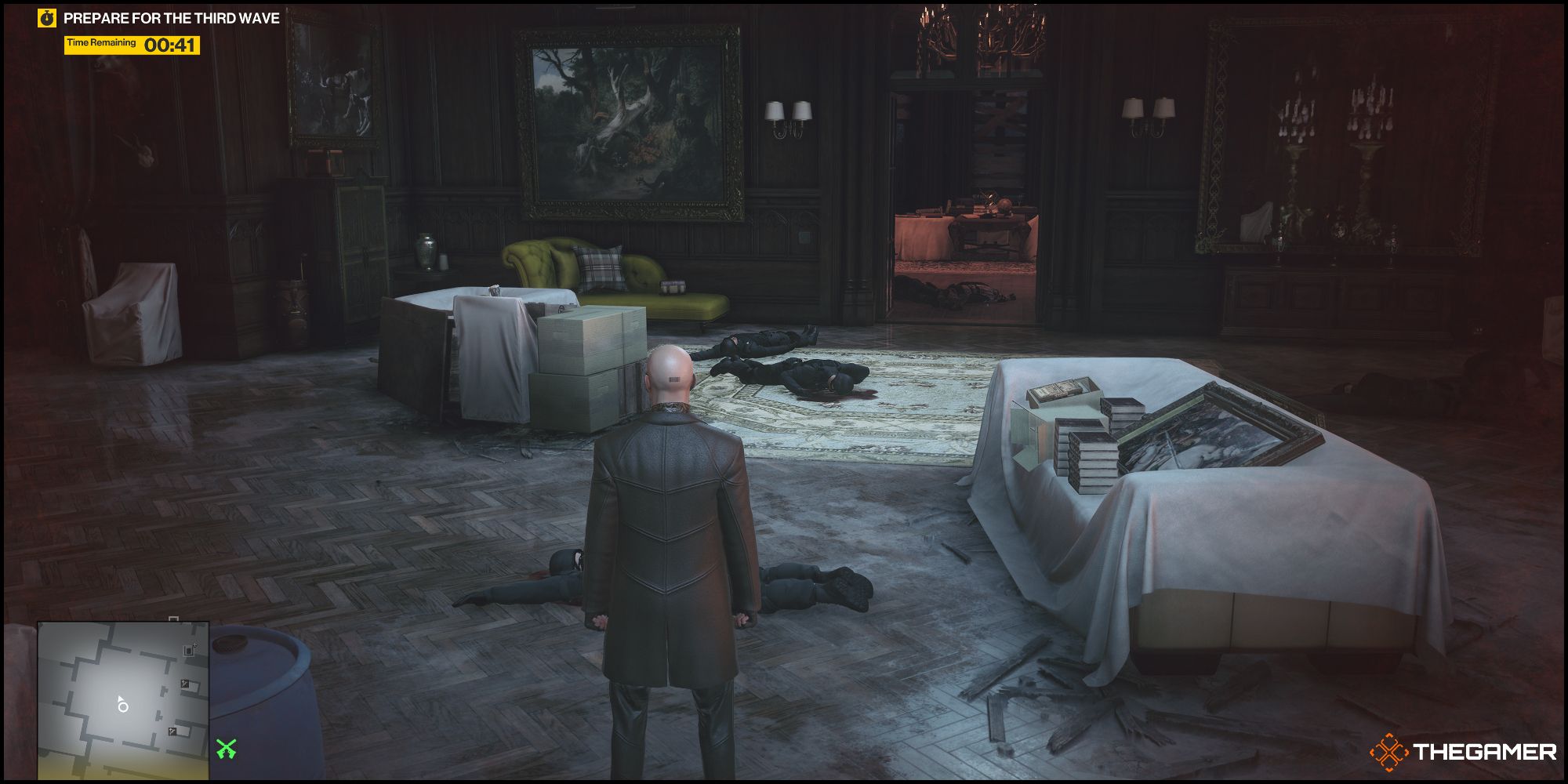1568x784 pixels.
Task: Select the white pickup-box icon on the minimap
Action: click(x=189, y=651)
